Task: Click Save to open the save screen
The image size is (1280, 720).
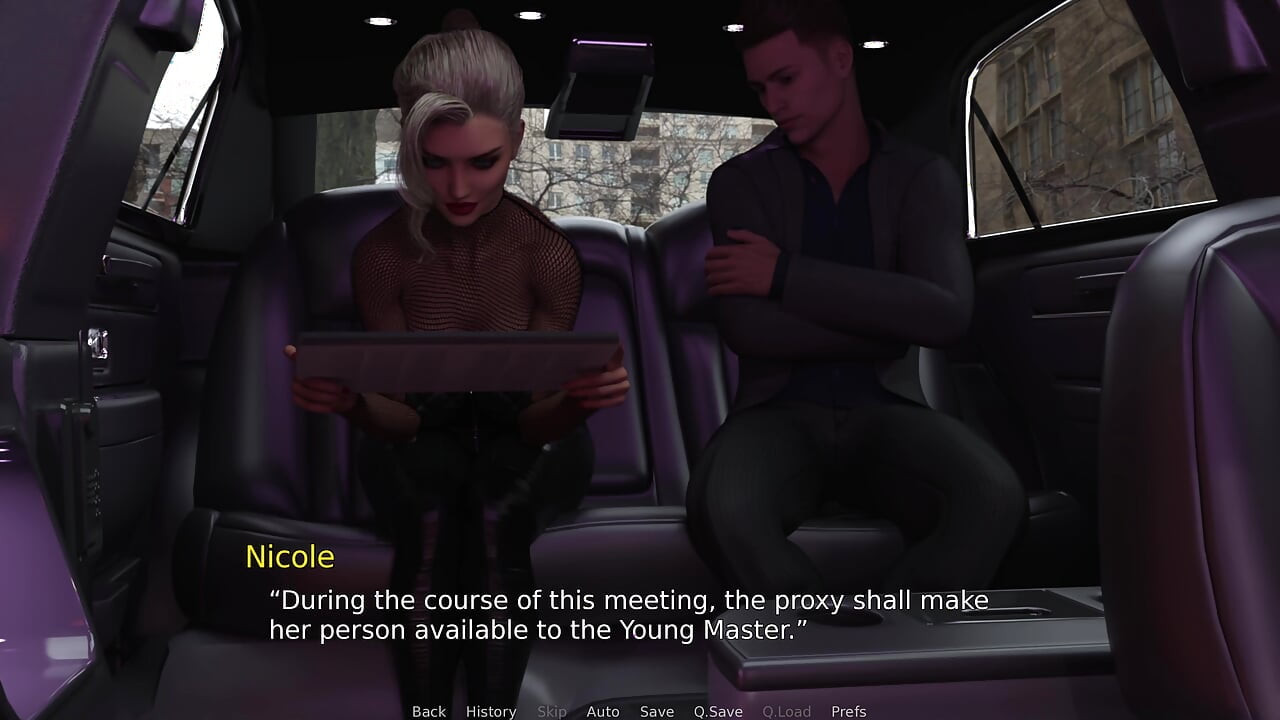Action: coord(656,711)
